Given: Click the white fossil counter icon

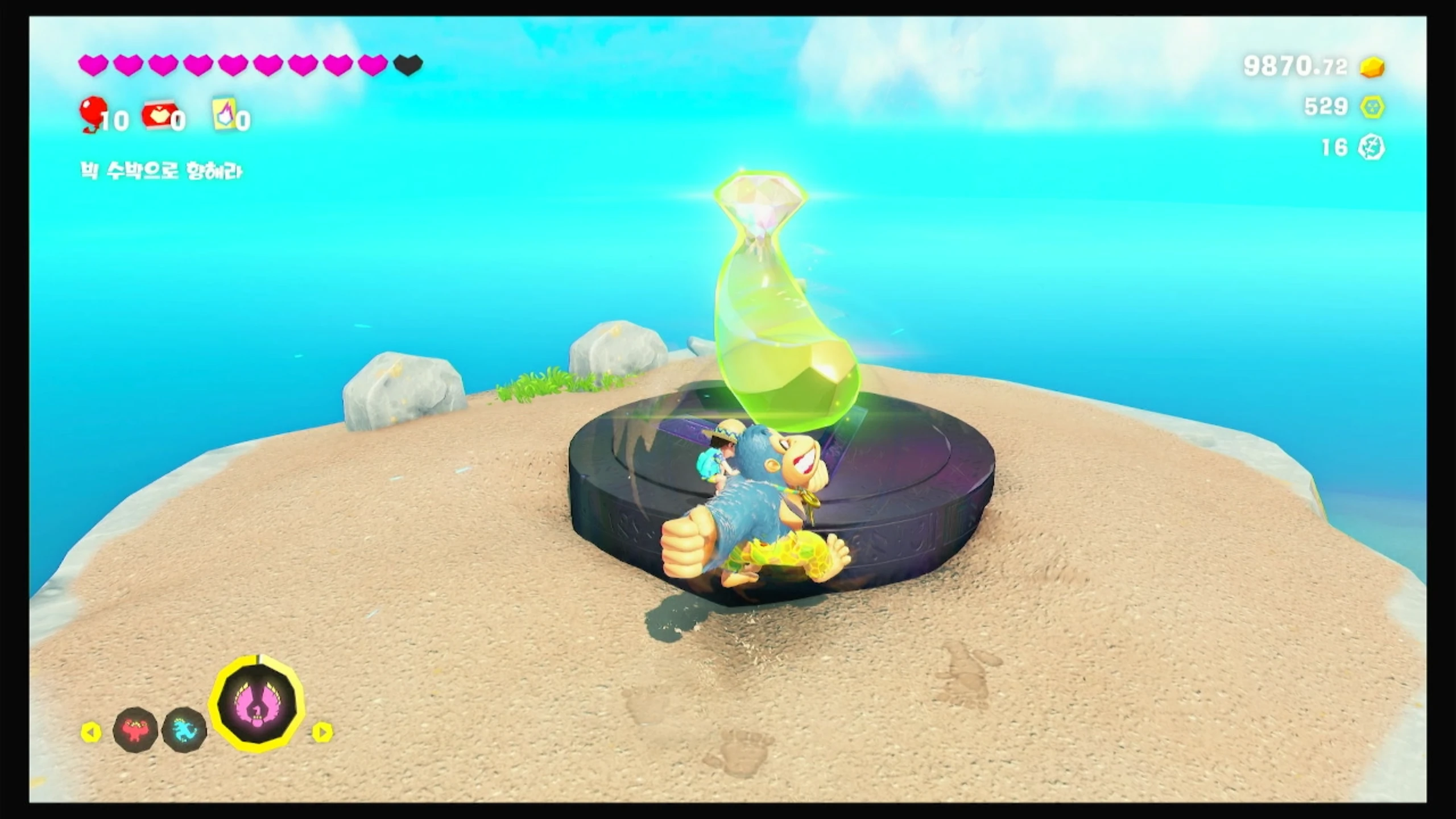Looking at the screenshot, I should [x=1371, y=148].
